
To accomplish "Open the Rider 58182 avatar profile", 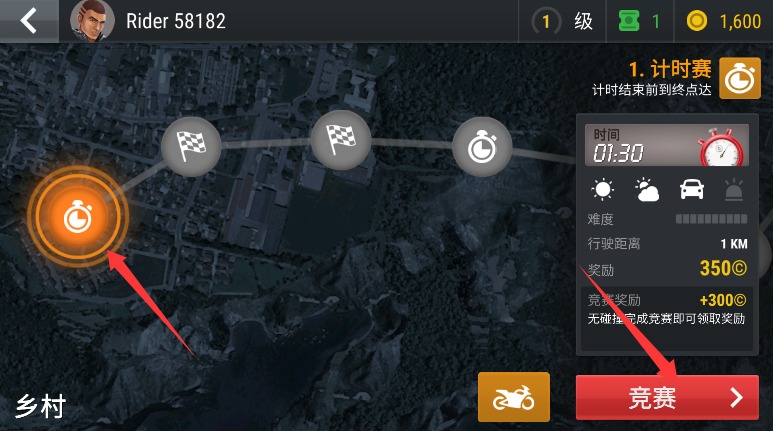I will pos(92,20).
